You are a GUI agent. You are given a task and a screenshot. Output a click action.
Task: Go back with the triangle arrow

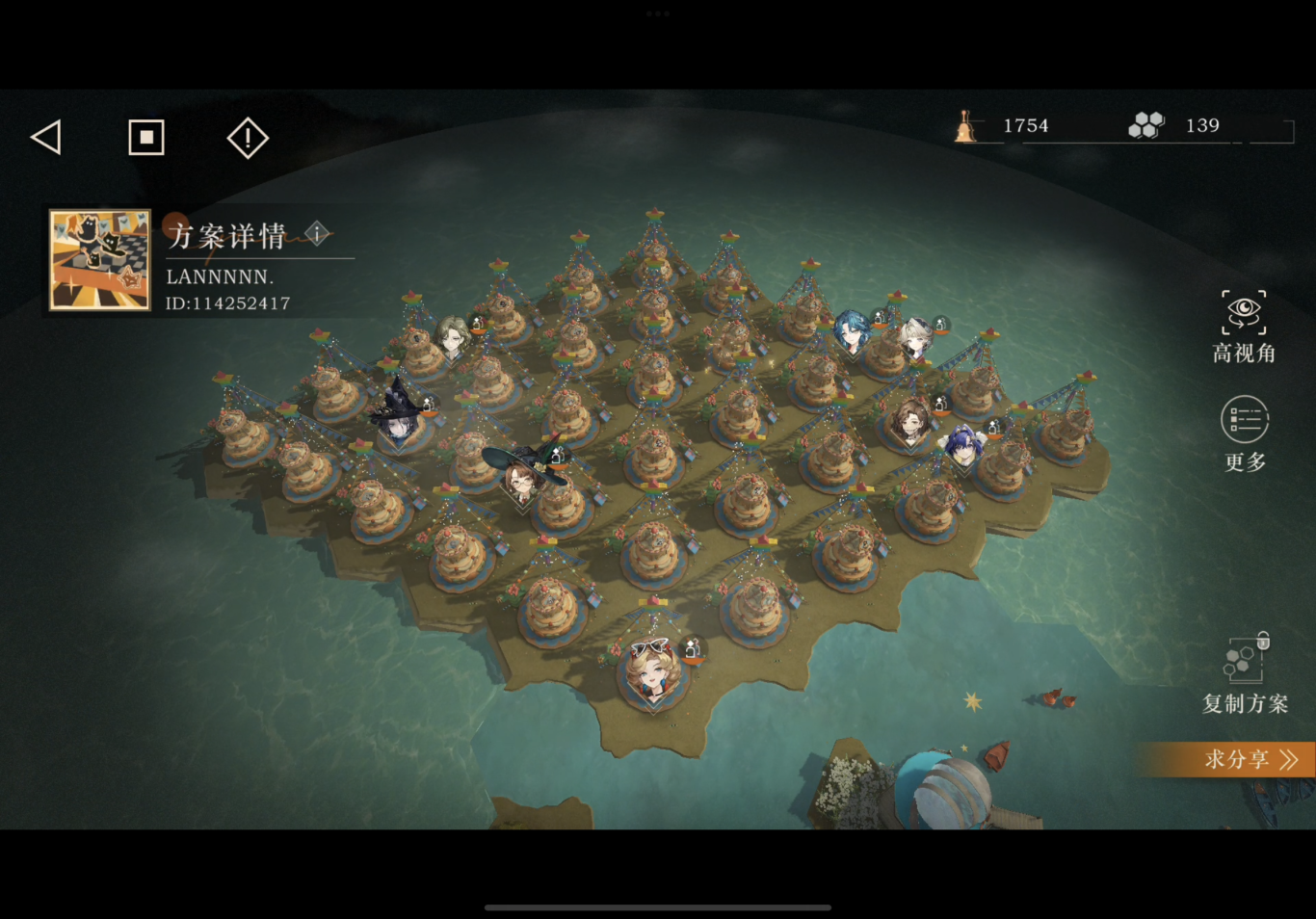(46, 137)
